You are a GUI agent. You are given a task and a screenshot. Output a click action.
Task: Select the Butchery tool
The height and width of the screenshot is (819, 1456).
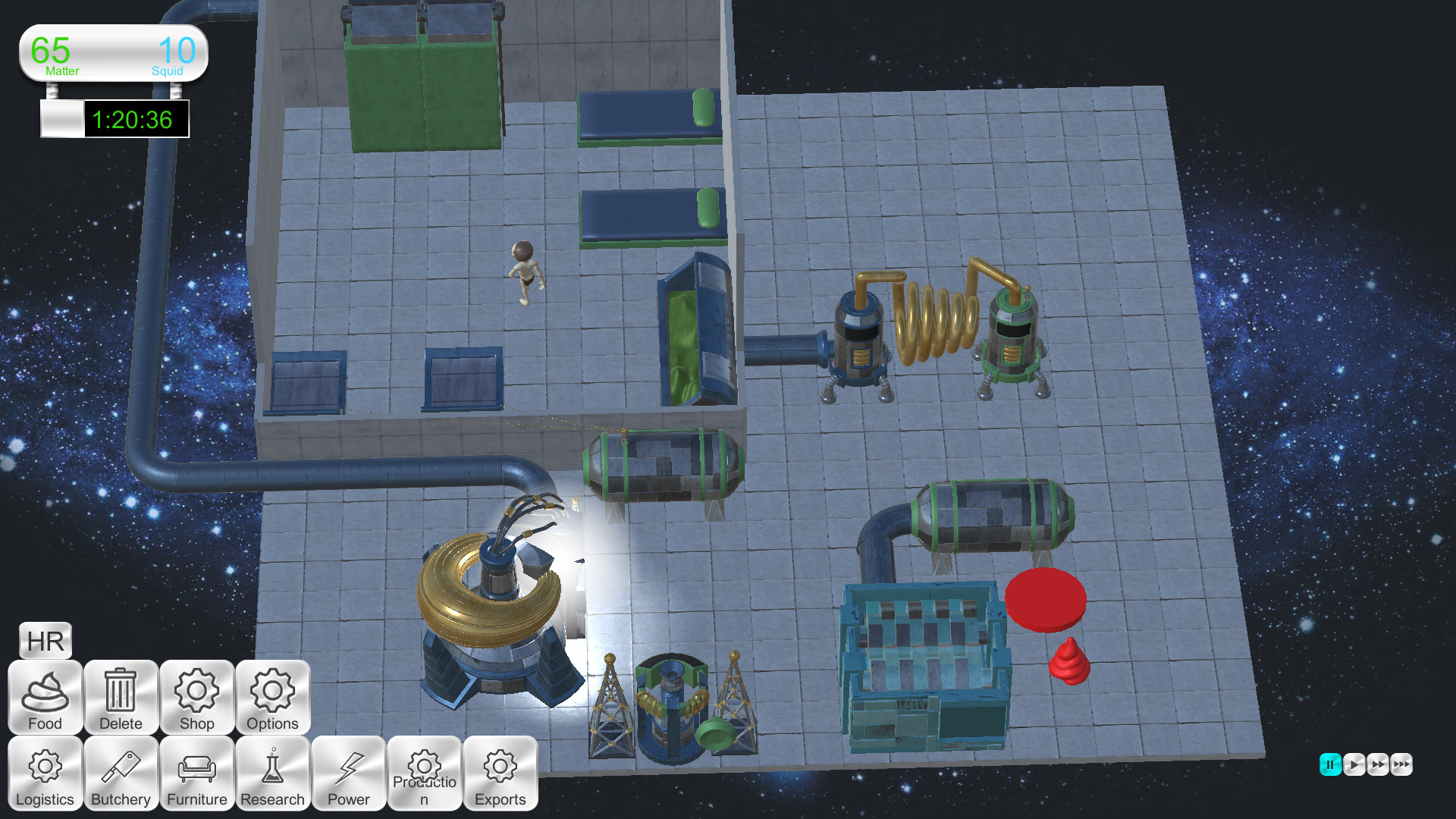pos(121,773)
